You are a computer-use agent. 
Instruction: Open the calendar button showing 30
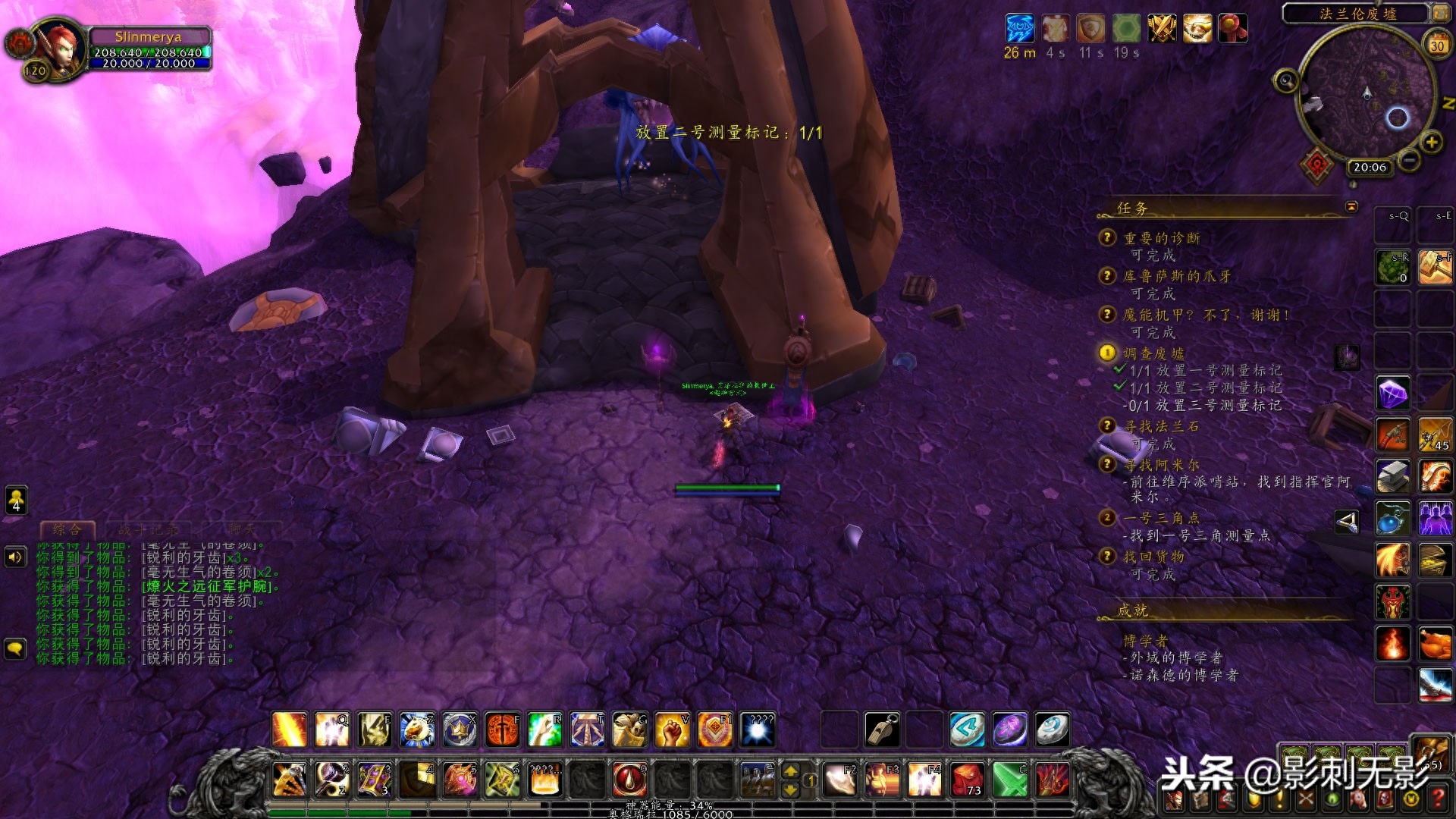pyautogui.click(x=1437, y=45)
